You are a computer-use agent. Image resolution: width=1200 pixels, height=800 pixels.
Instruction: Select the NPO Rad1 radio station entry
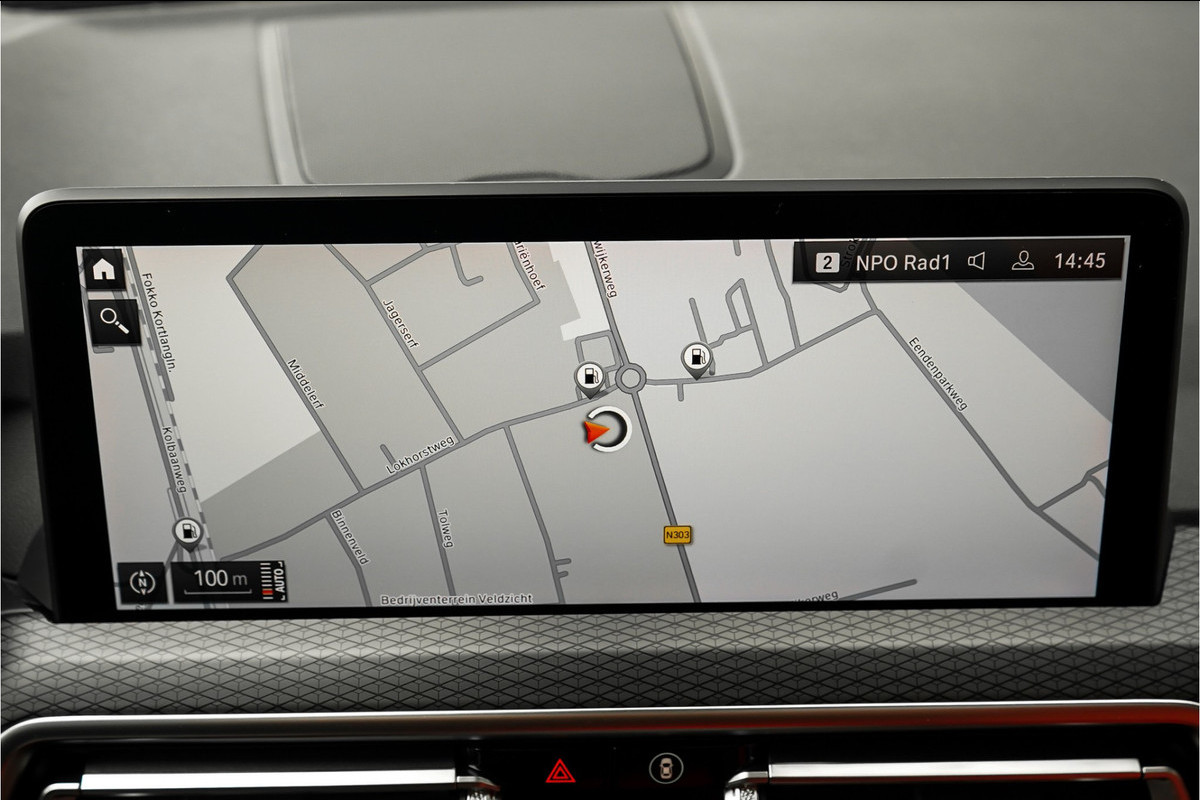[x=902, y=262]
